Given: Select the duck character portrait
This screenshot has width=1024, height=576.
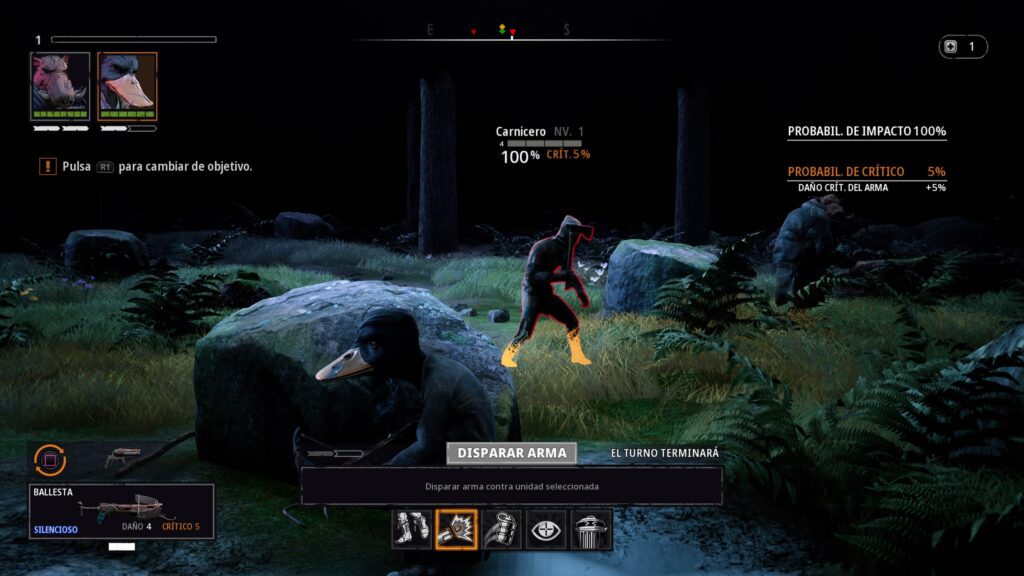Looking at the screenshot, I should point(127,86).
